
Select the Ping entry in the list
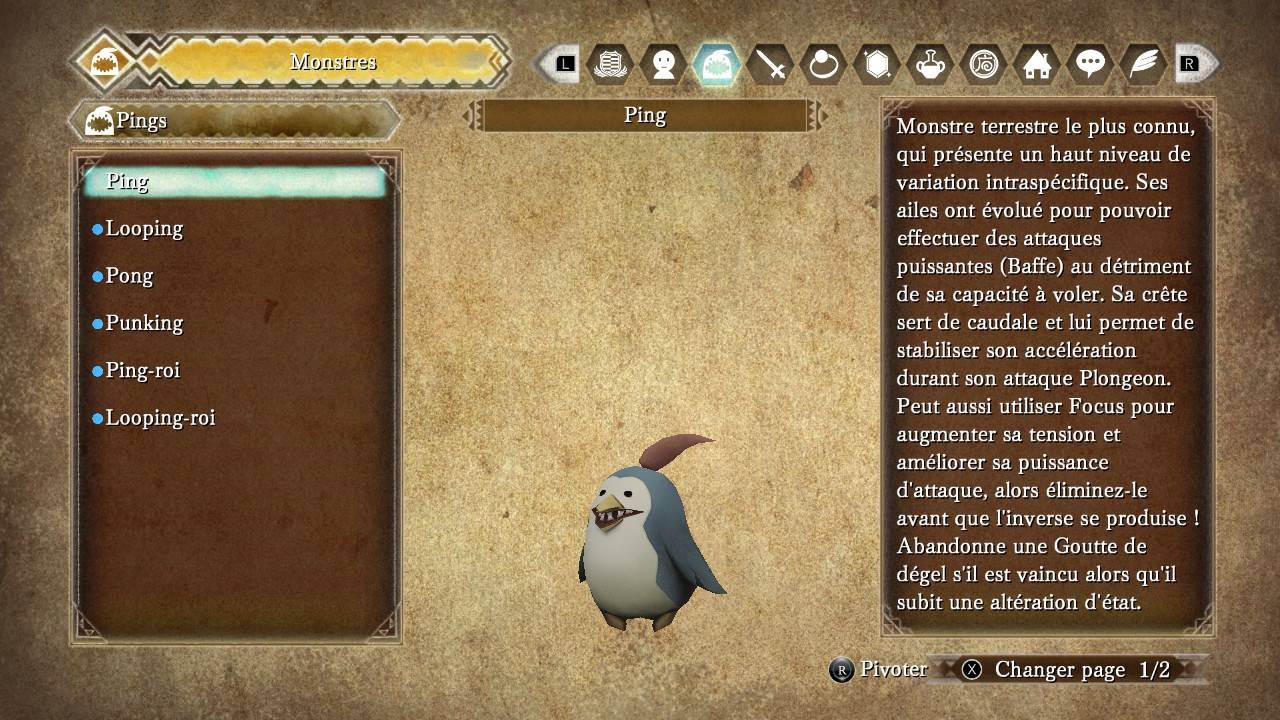click(235, 181)
